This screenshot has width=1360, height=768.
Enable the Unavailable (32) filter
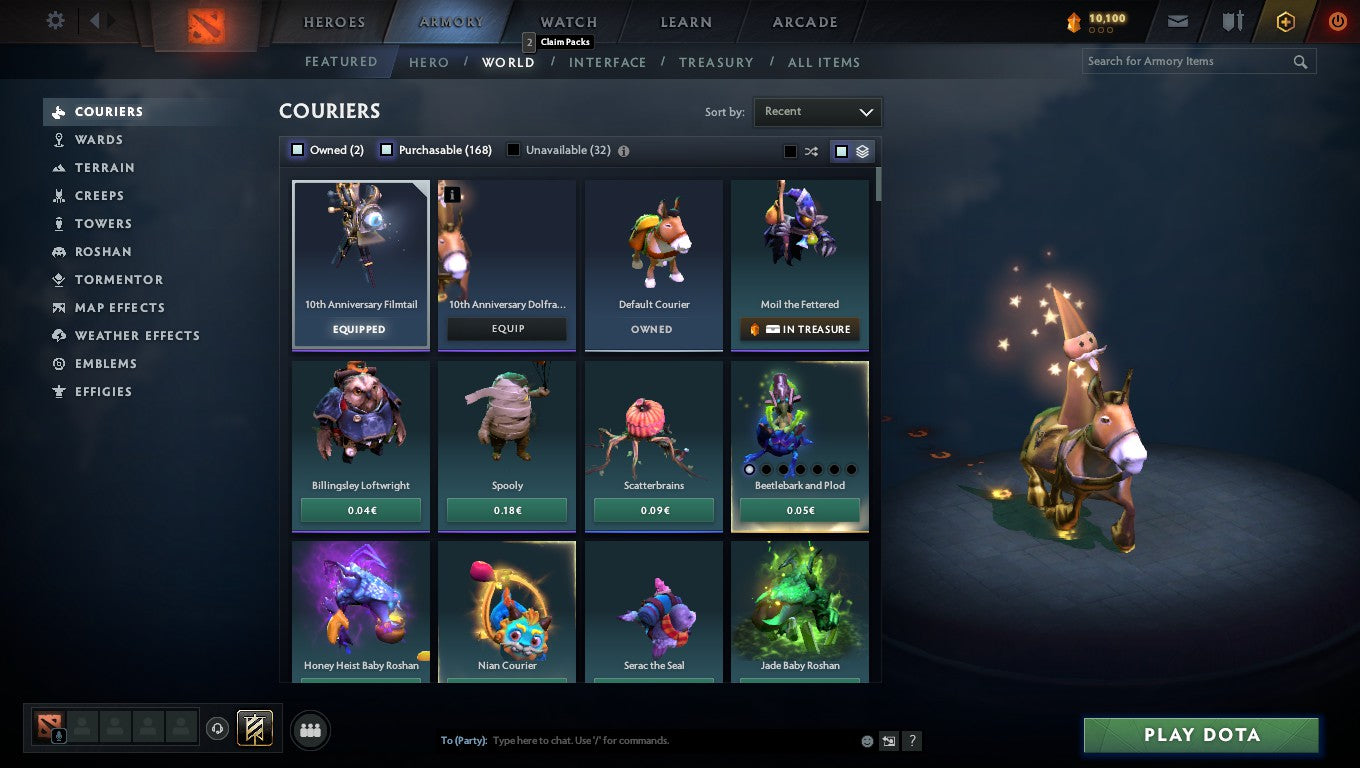pos(513,149)
